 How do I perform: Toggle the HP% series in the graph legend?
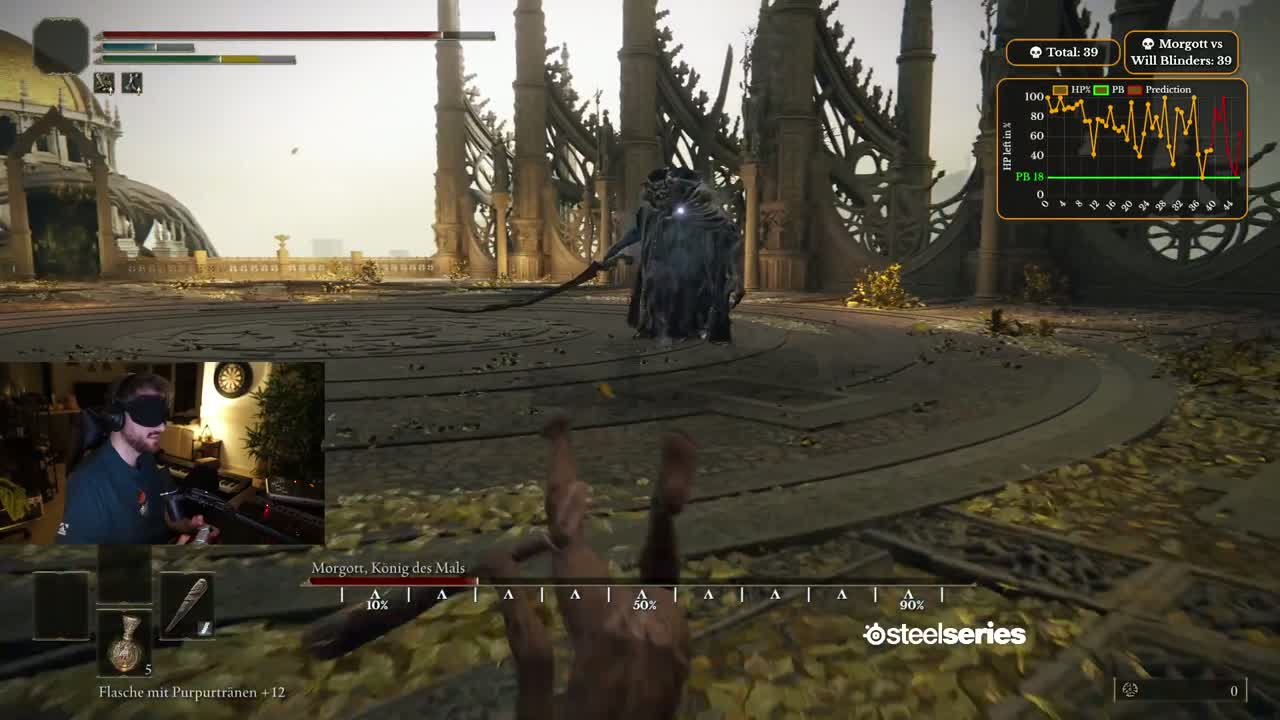click(1062, 89)
